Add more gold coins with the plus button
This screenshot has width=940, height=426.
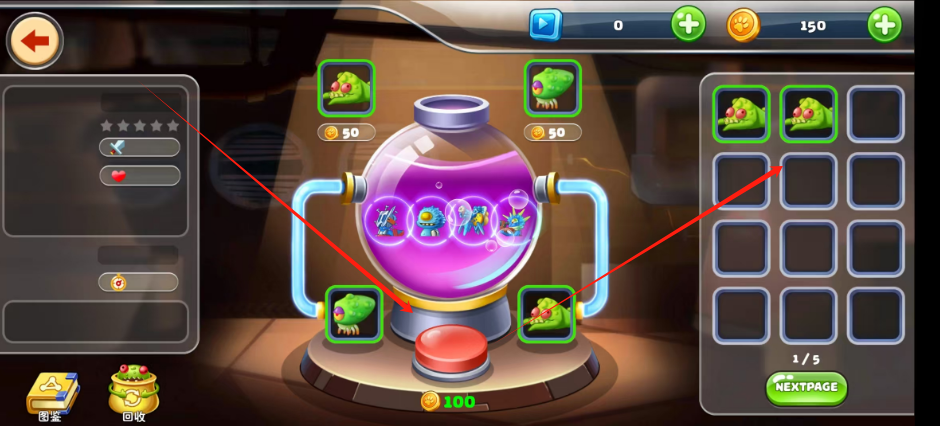click(884, 24)
